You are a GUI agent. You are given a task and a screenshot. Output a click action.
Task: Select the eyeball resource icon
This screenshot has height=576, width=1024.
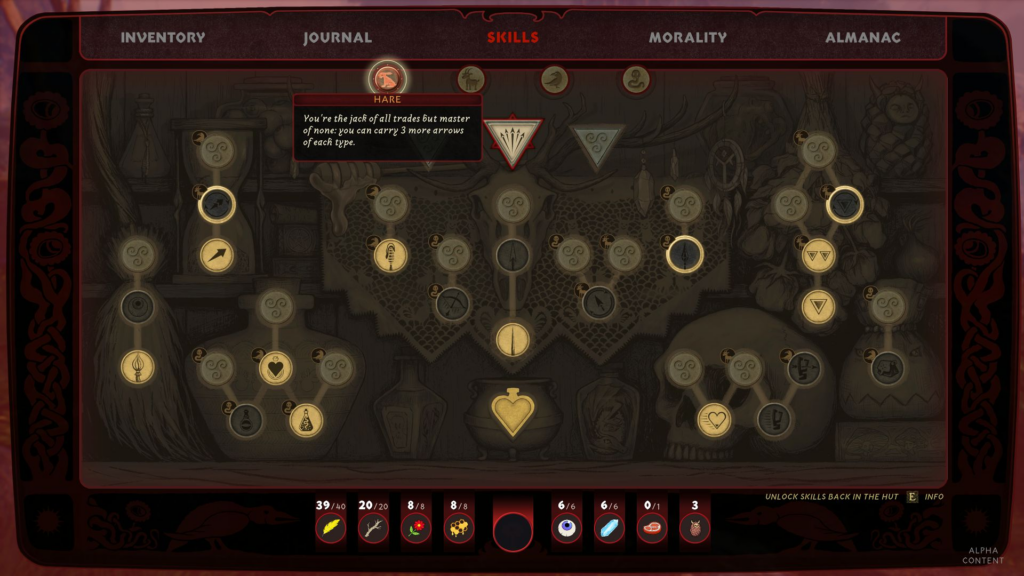point(567,527)
